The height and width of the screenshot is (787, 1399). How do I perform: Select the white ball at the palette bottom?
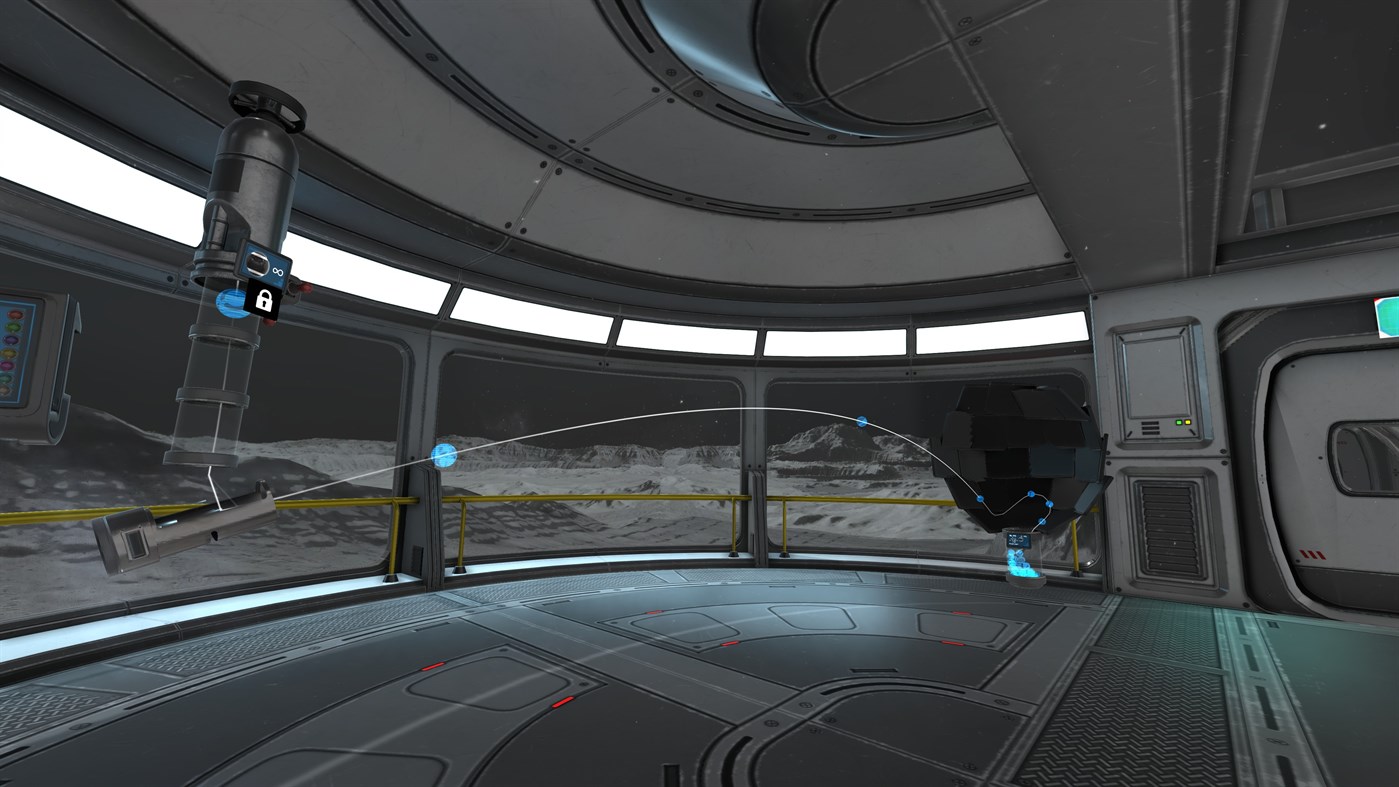(4, 389)
